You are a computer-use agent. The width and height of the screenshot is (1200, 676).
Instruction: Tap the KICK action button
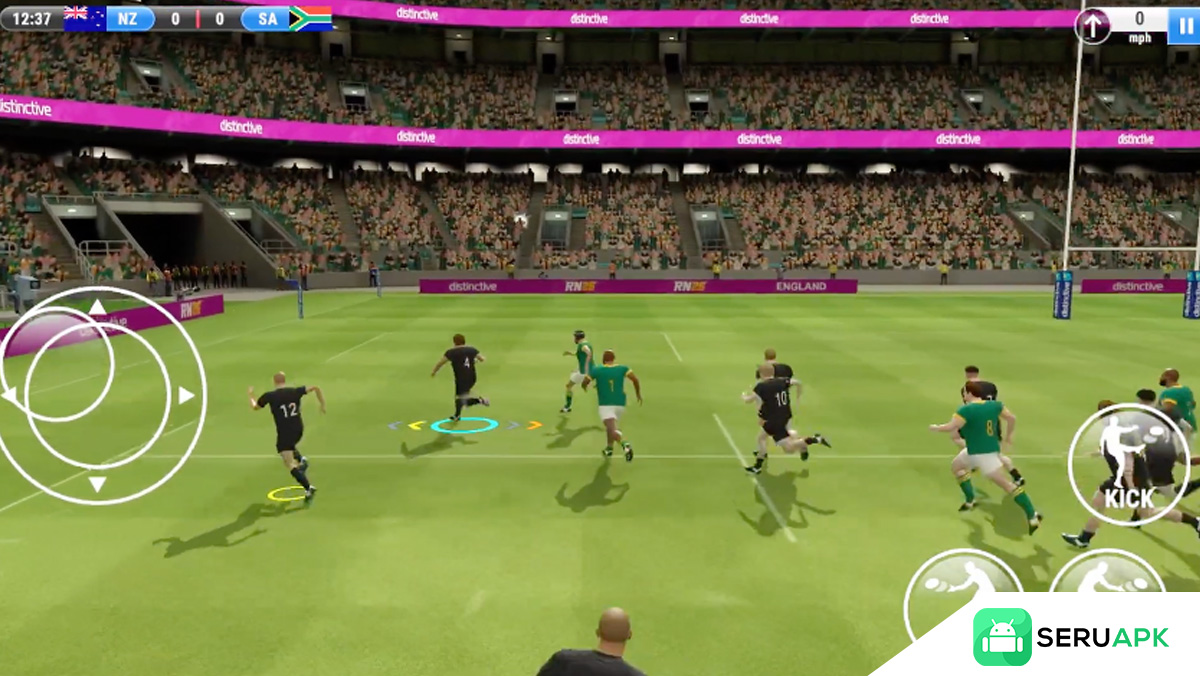pos(1128,464)
